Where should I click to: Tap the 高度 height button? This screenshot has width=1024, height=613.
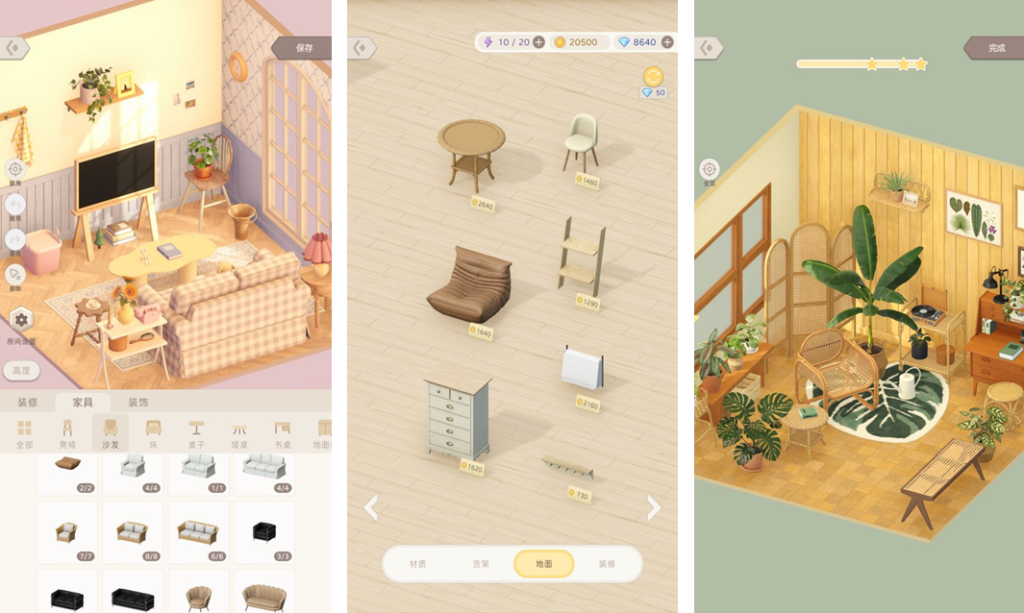pyautogui.click(x=21, y=370)
